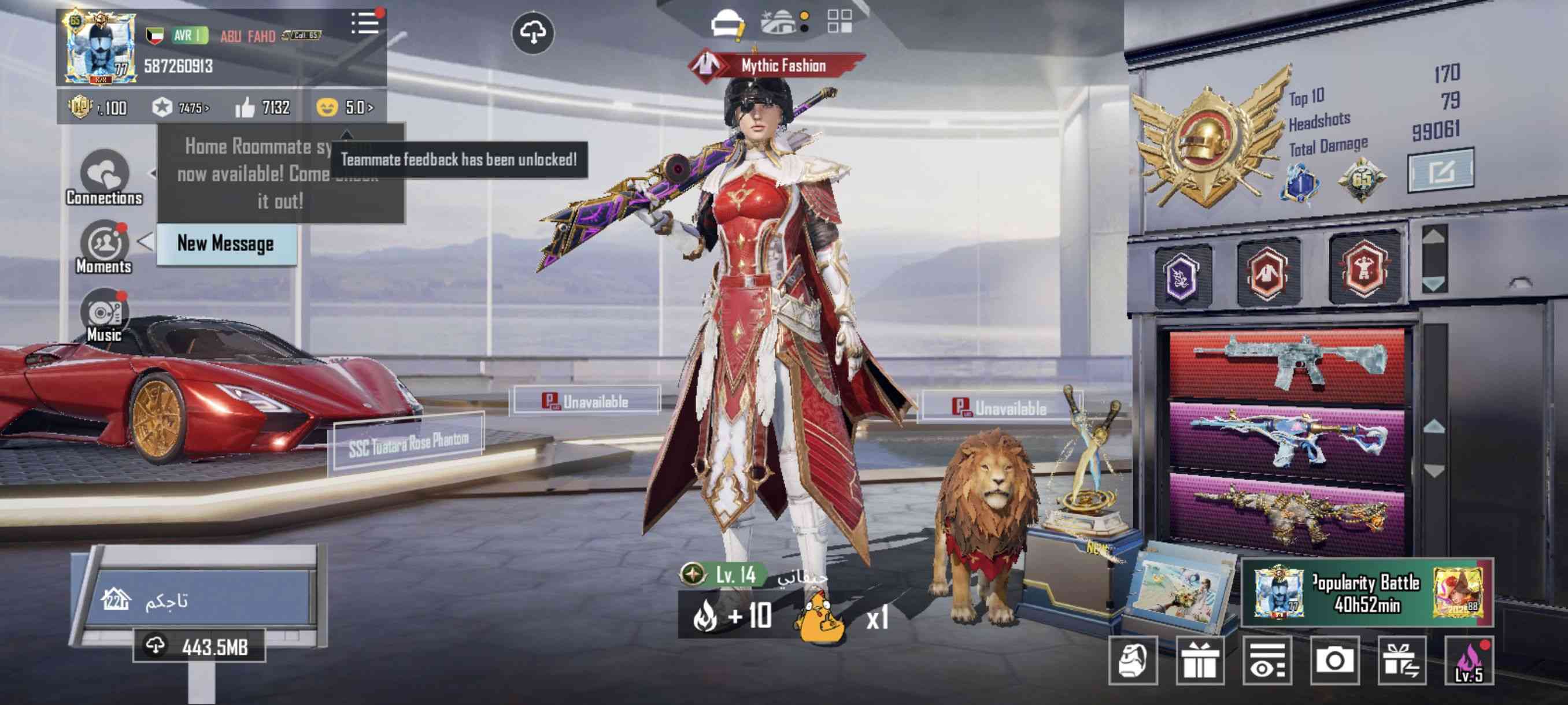Open the New Message notification
Viewport: 1568px width, 705px height.
226,244
